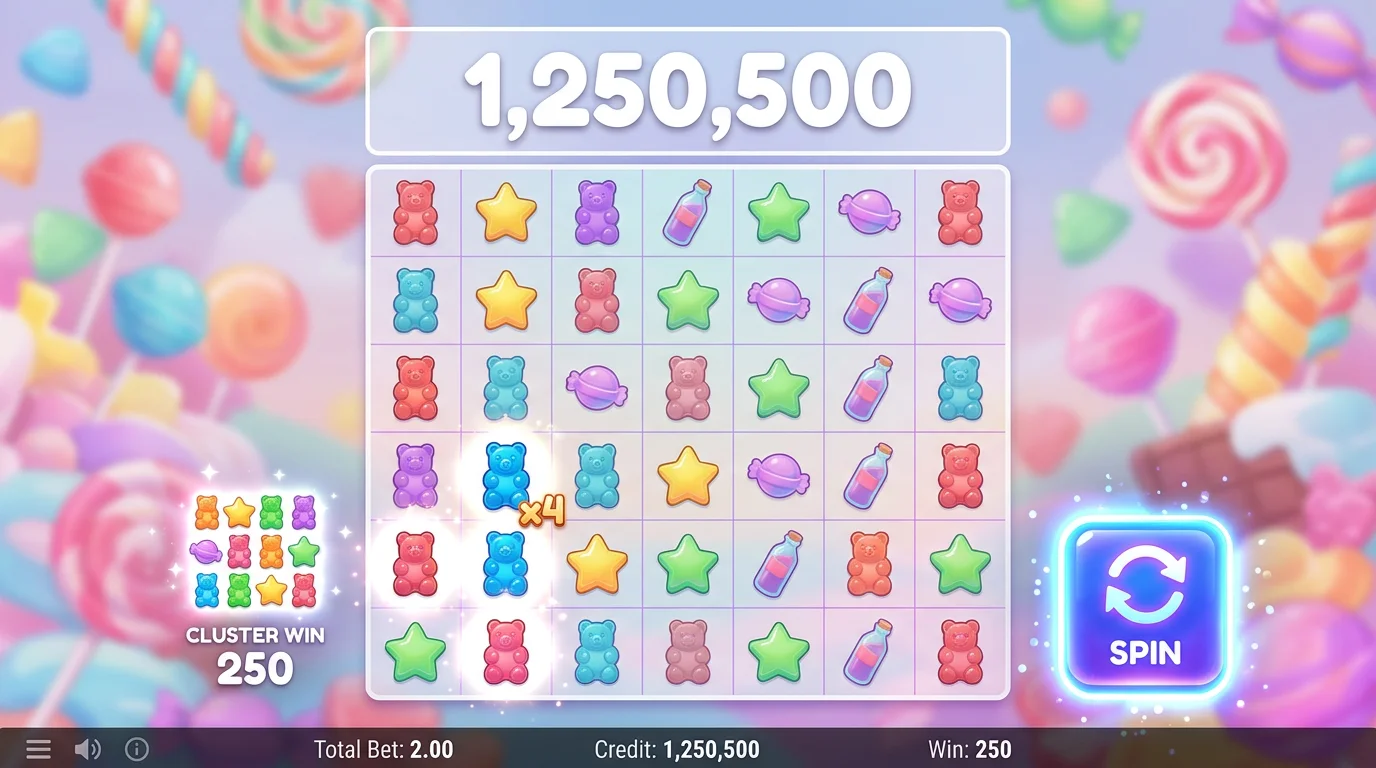Image resolution: width=1376 pixels, height=768 pixels.
Task: Open the hamburger menu in bottom bar
Action: point(38,749)
